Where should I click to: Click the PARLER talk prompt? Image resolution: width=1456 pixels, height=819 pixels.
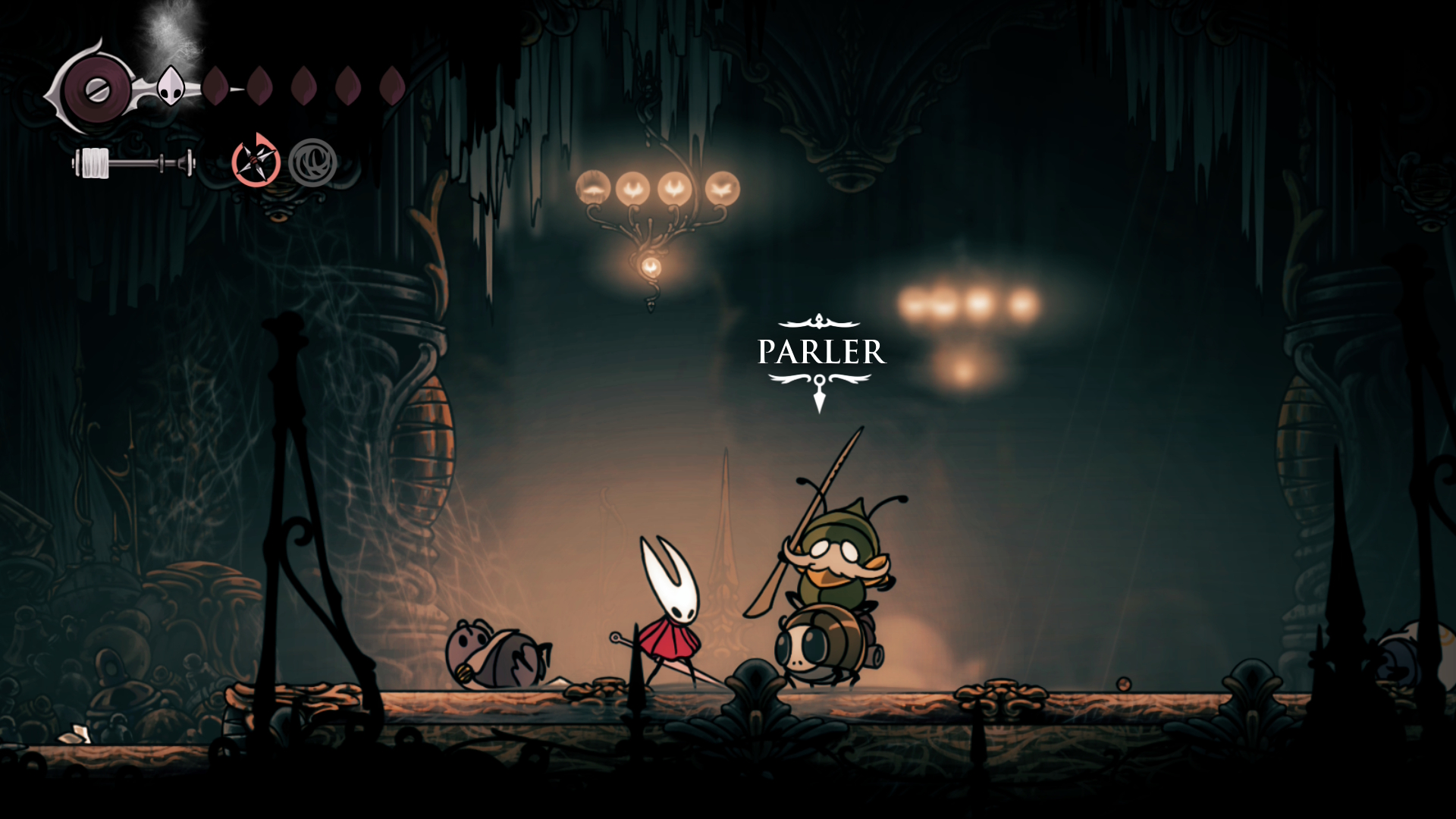[821, 352]
